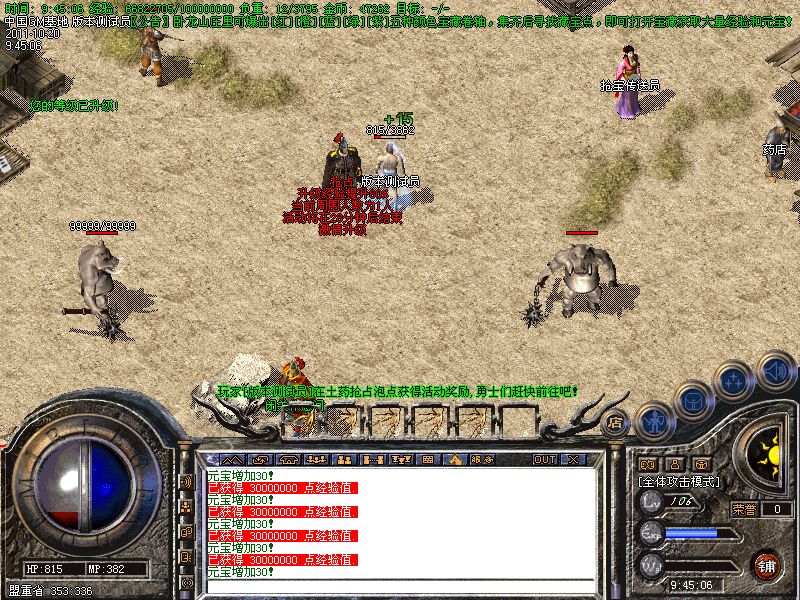This screenshot has width=800, height=600.
Task: Click the telephone toolbar button above chat
Action: (290, 459)
